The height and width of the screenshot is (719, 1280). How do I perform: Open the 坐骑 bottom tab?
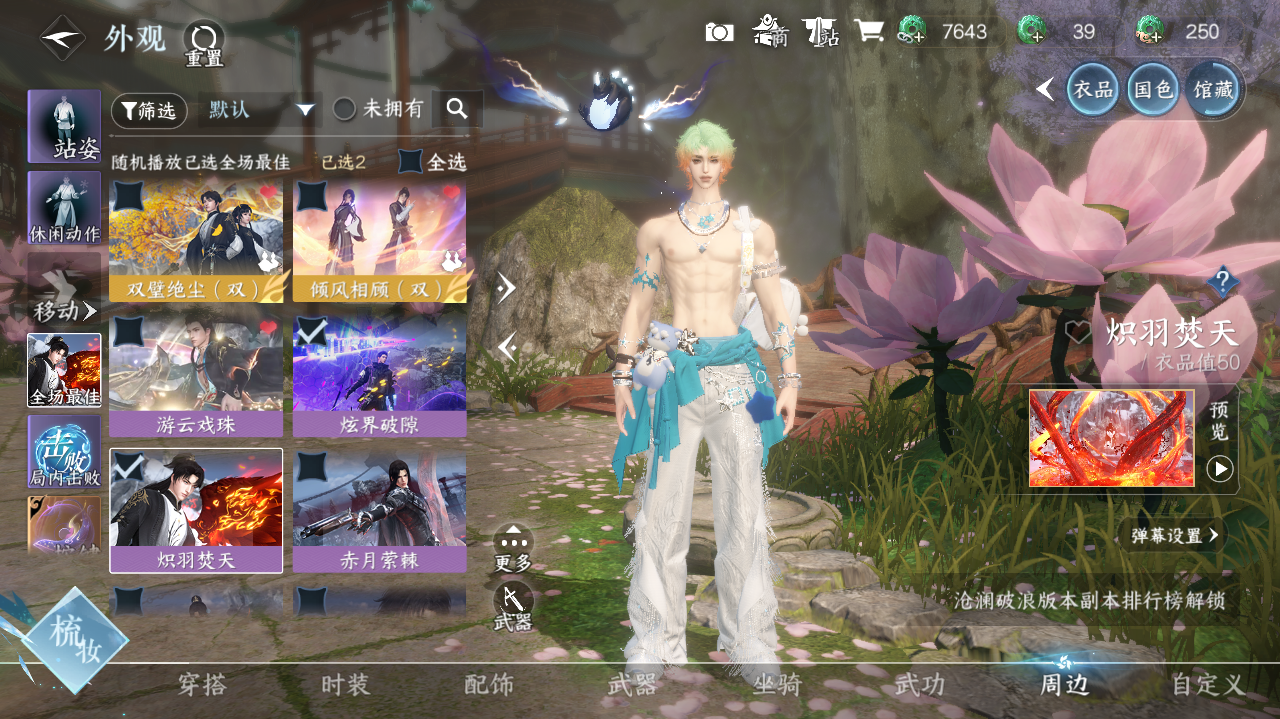776,685
